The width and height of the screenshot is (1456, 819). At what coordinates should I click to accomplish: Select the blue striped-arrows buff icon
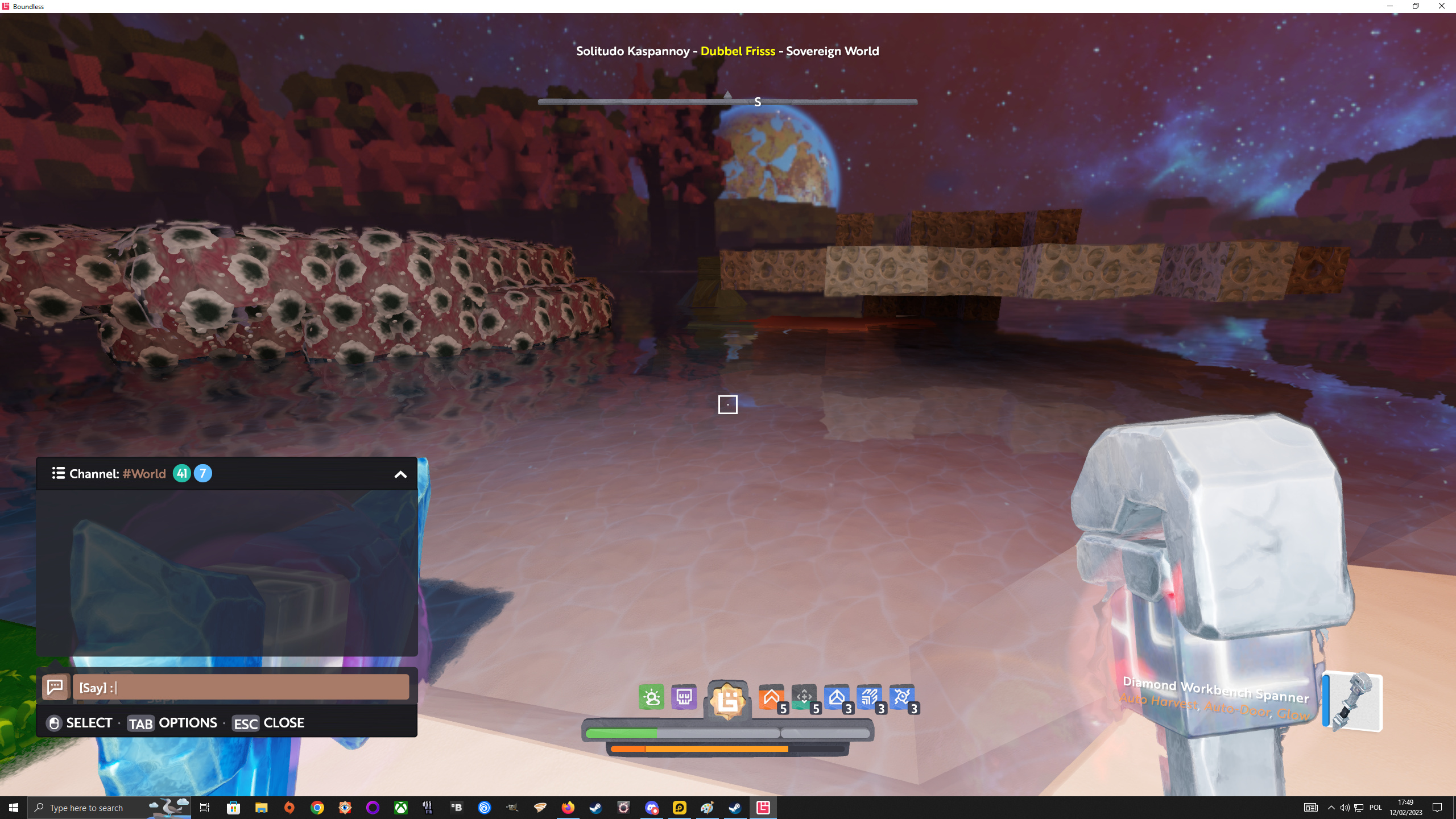pyautogui.click(x=869, y=697)
